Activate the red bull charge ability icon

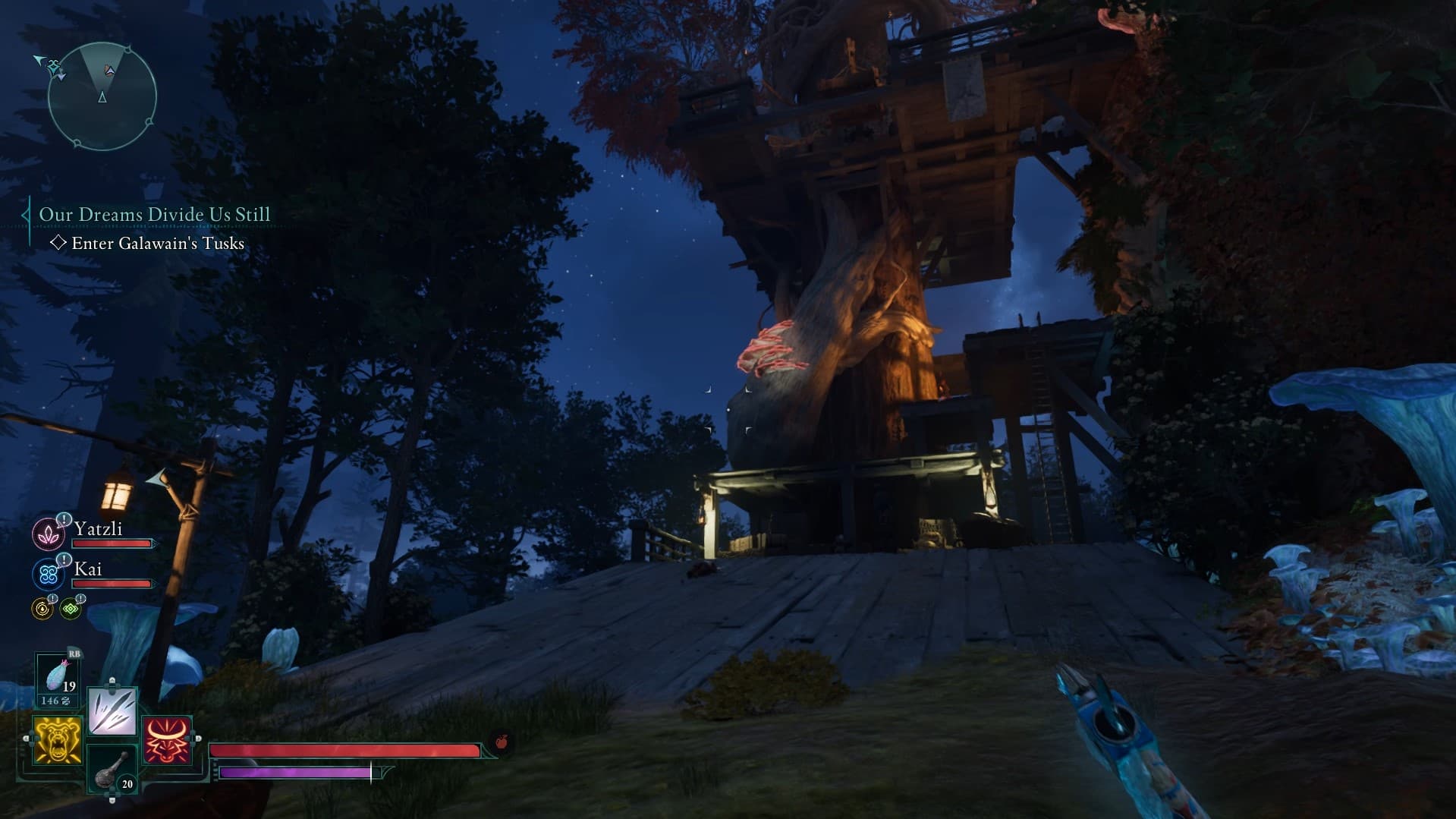[165, 739]
